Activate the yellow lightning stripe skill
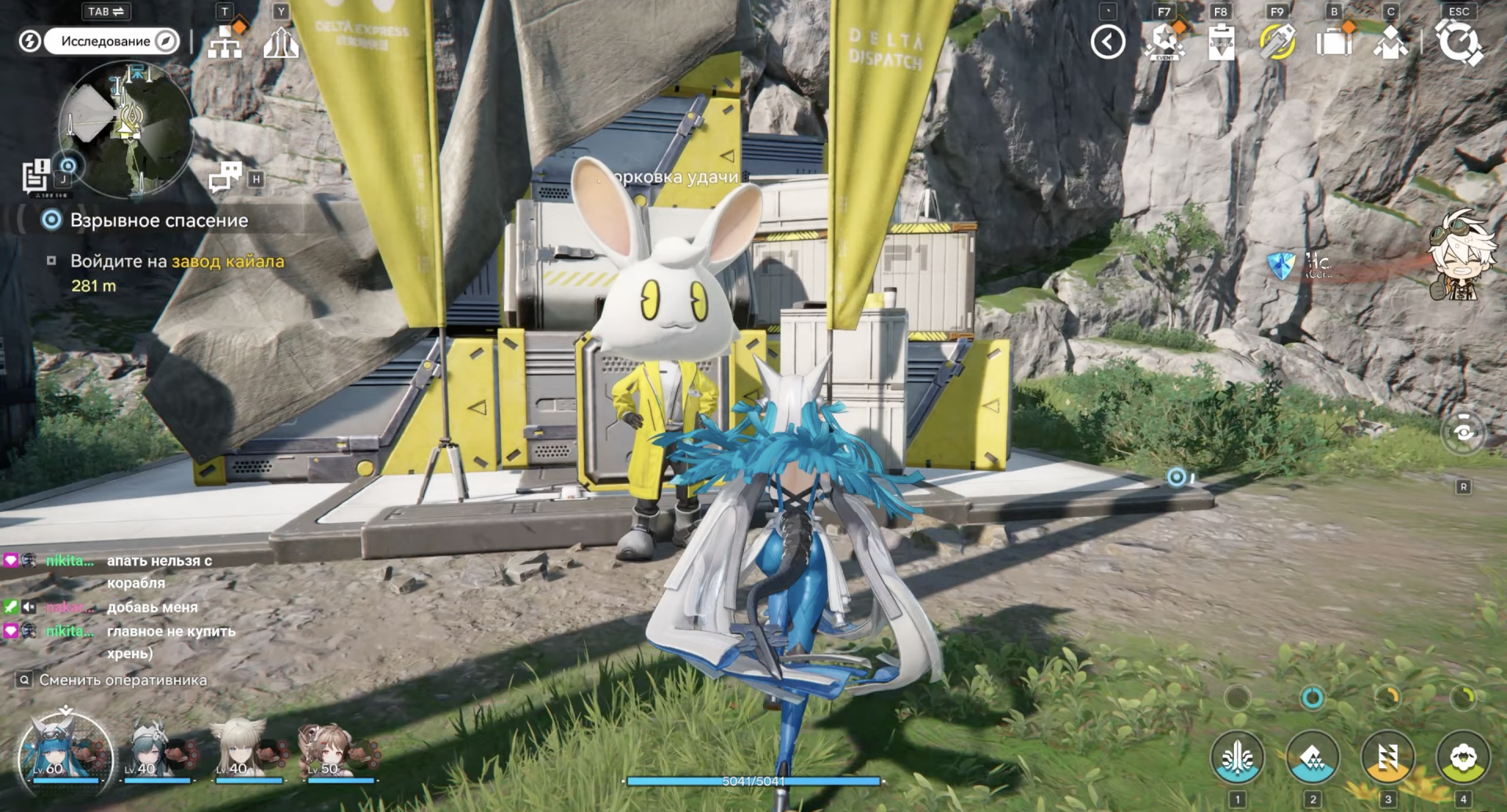 (1388, 758)
